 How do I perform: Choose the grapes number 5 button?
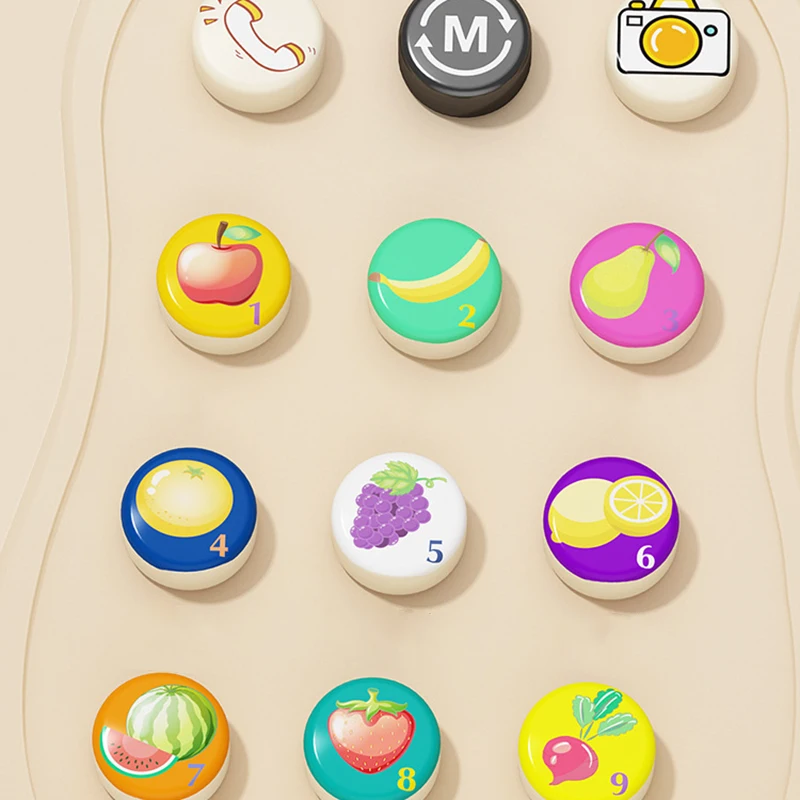399,515
